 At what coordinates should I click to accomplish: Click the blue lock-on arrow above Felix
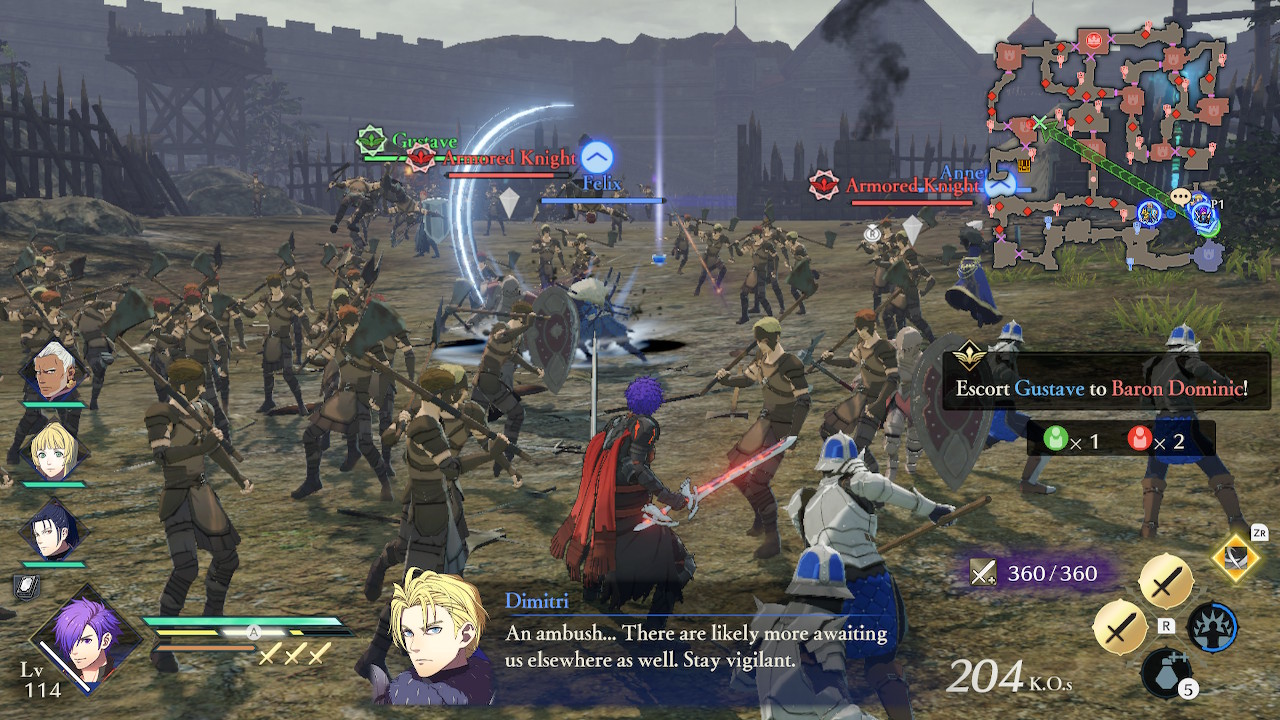point(596,156)
